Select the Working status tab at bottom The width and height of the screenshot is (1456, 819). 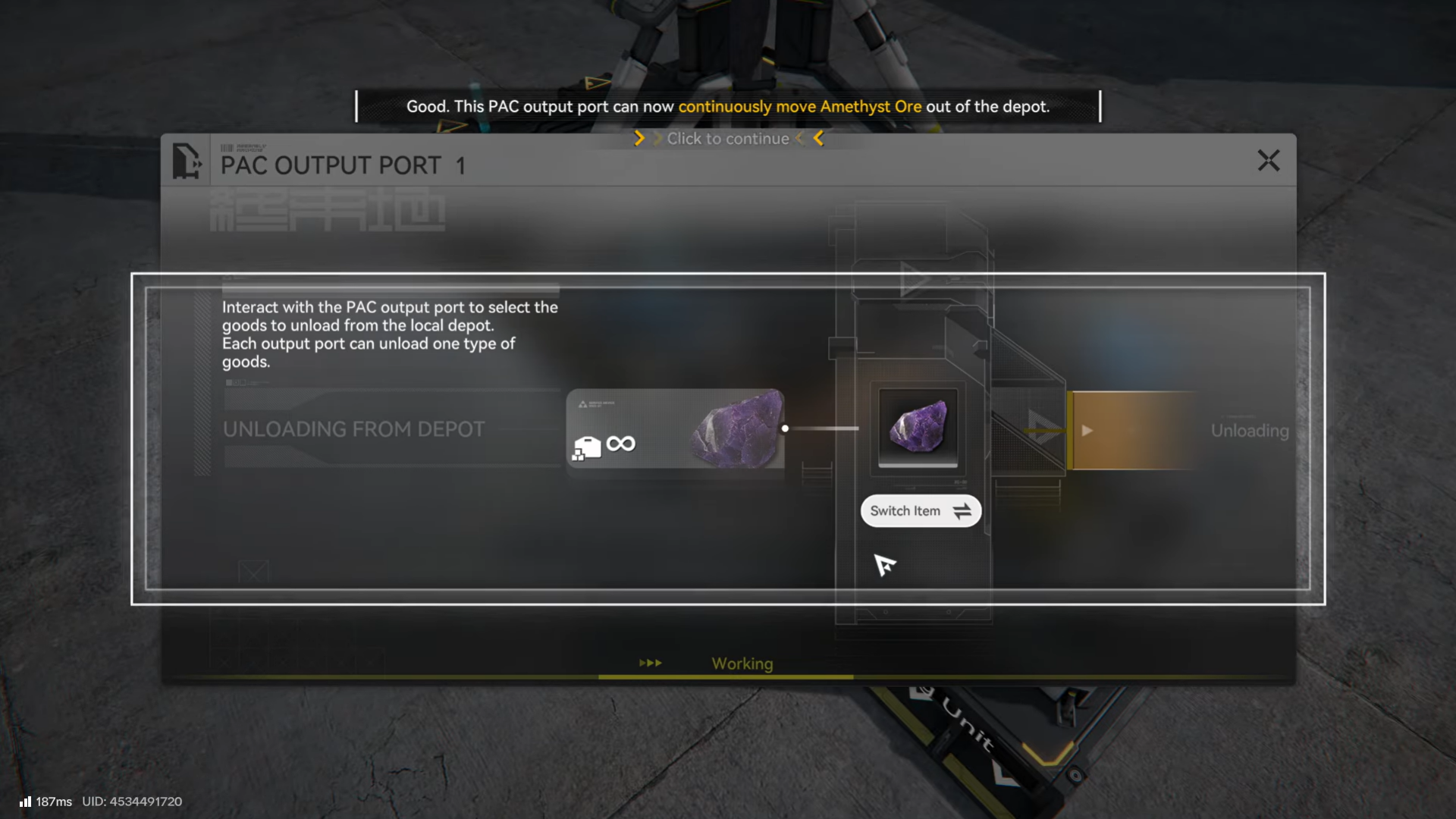tap(742, 664)
